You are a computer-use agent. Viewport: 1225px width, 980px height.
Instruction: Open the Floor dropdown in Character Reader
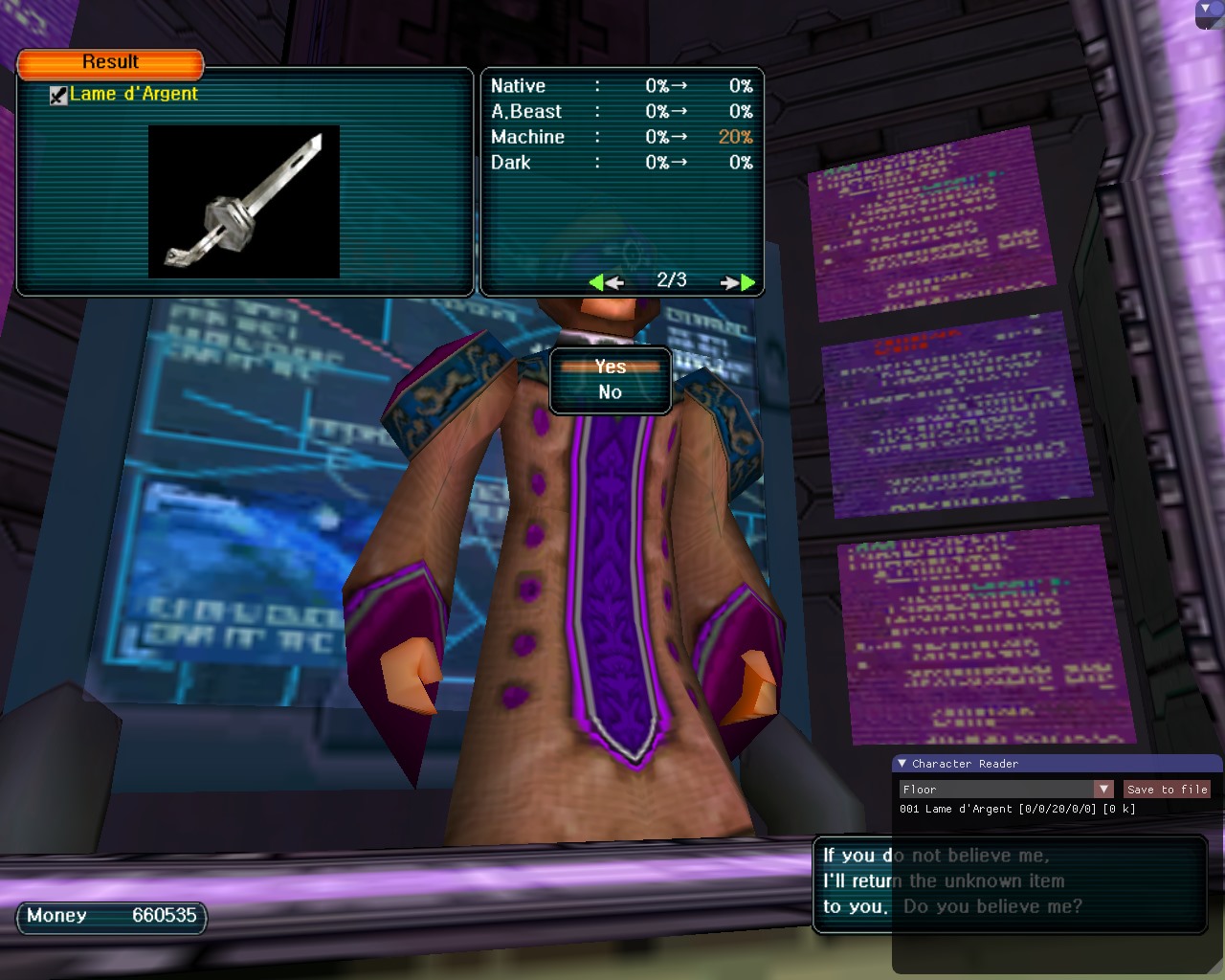point(1103,790)
